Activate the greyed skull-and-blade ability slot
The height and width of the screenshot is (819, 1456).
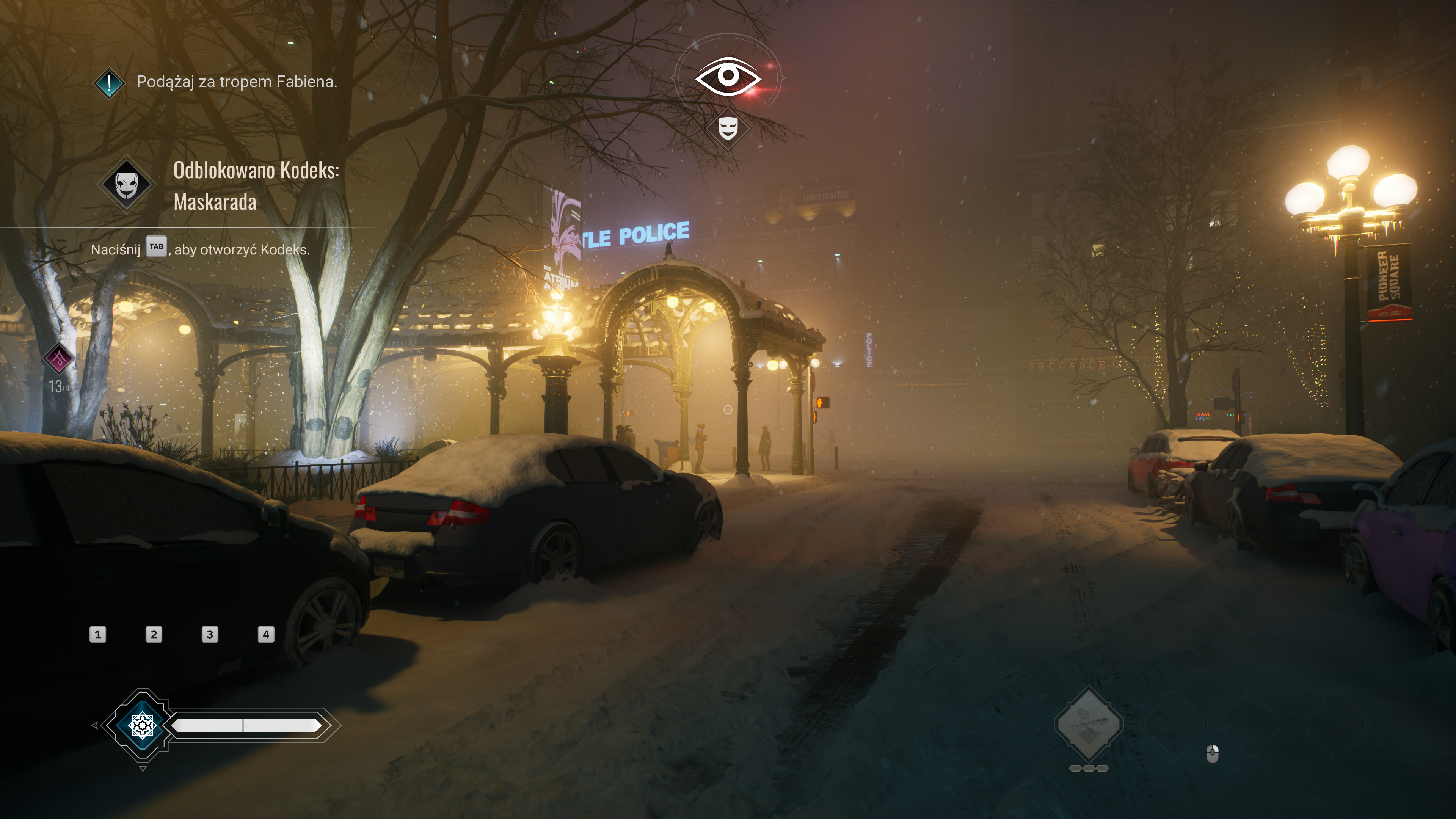(x=1088, y=723)
